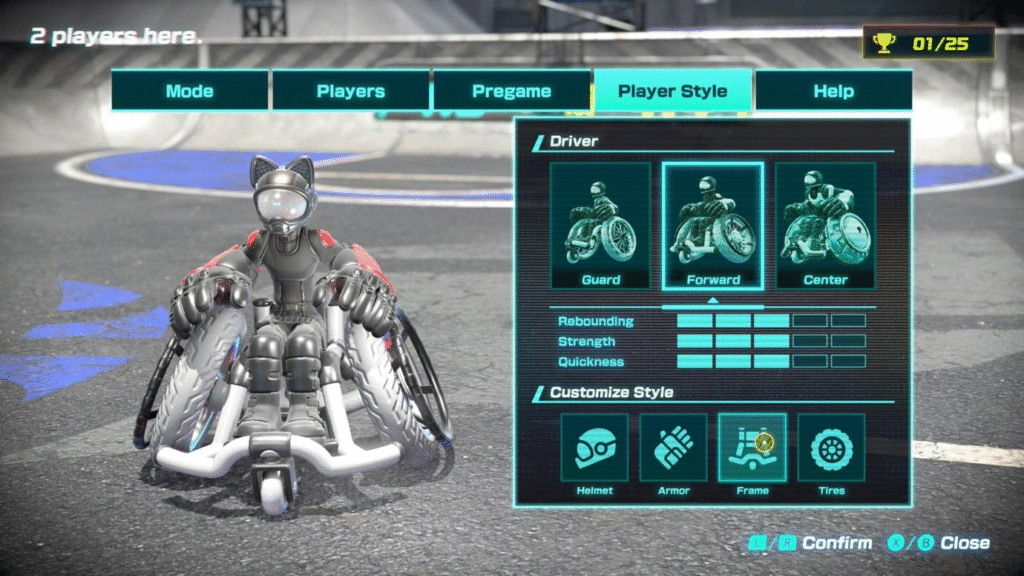Screen dimensions: 1024x576
Task: Open the Players tab
Action: click(351, 91)
